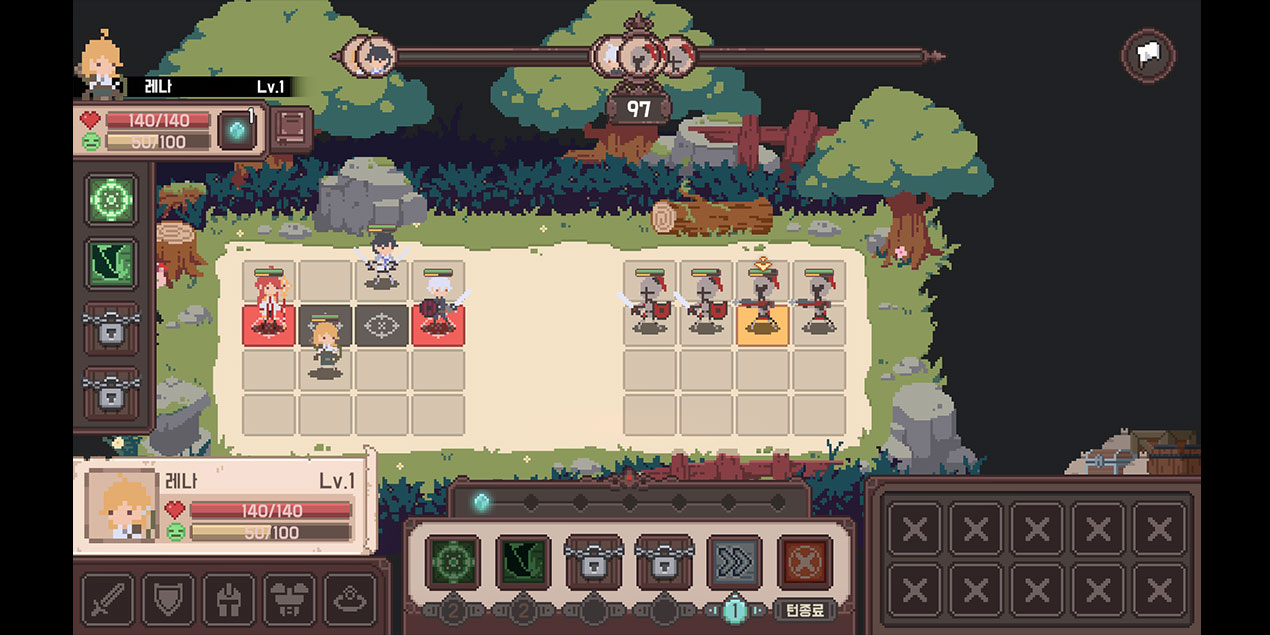The width and height of the screenshot is (1270, 635).
Task: Activate the green circle skill in bottom action bar
Action: point(452,562)
